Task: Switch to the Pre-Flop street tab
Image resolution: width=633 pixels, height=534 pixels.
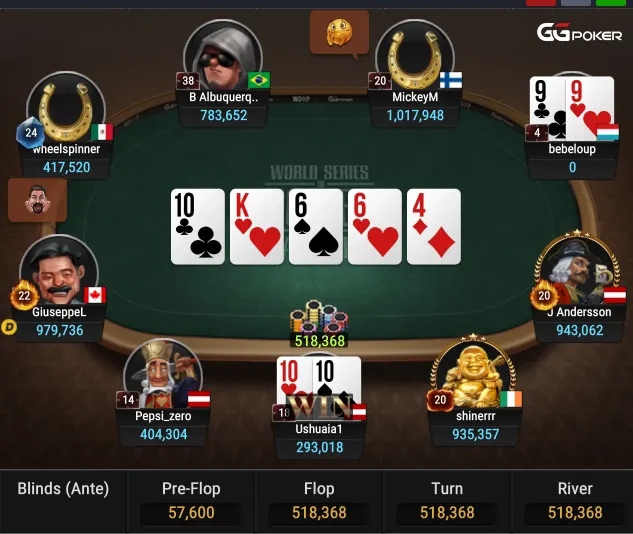Action: click(x=190, y=501)
